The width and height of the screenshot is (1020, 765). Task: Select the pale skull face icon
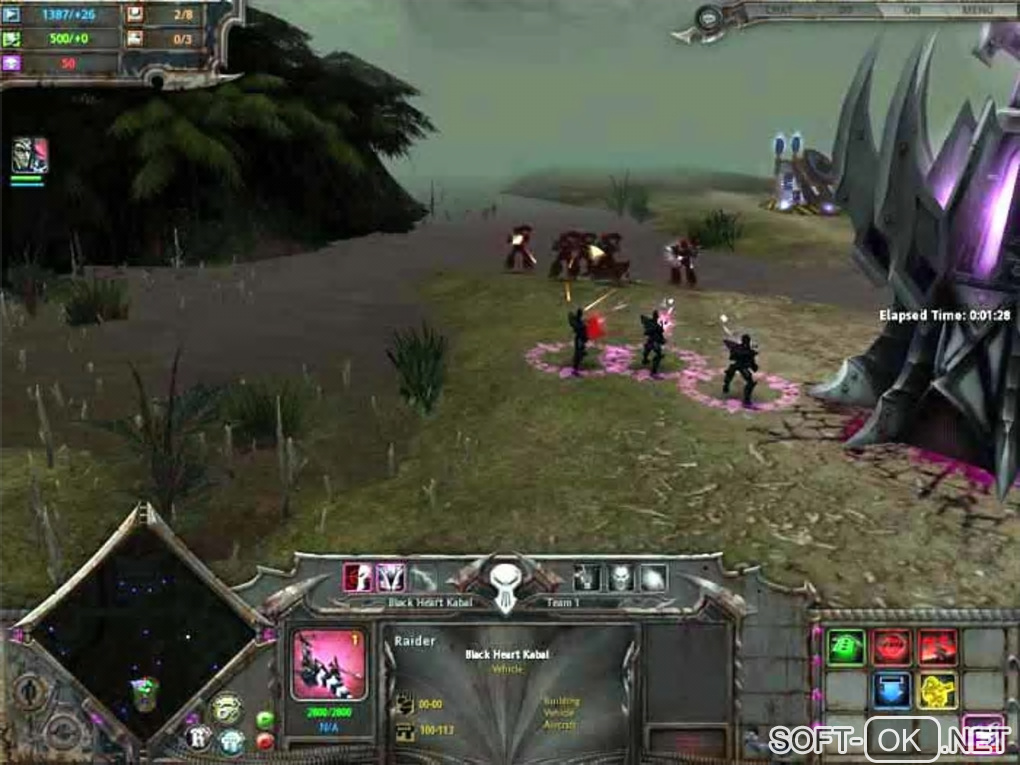621,578
